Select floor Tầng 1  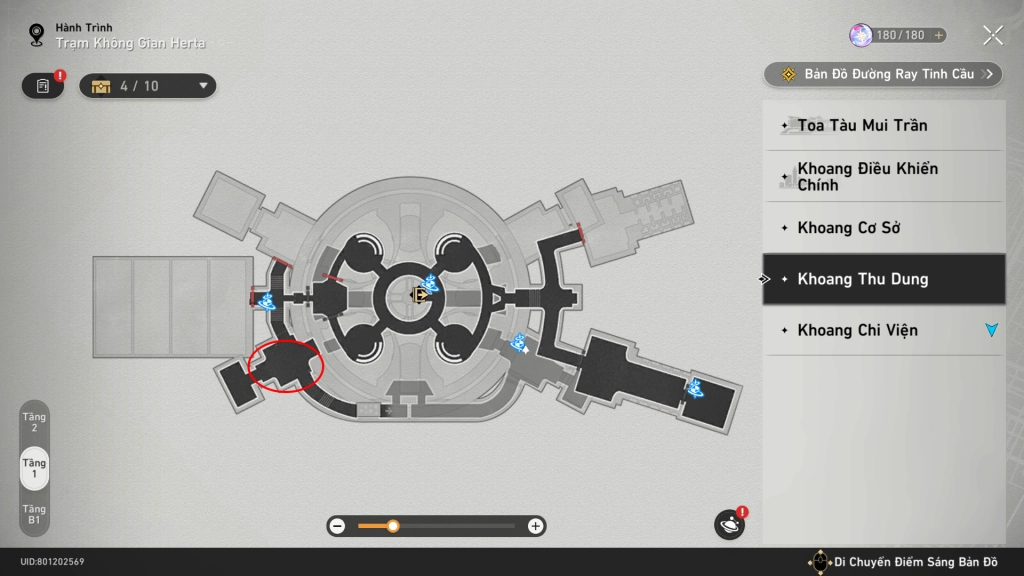34,469
